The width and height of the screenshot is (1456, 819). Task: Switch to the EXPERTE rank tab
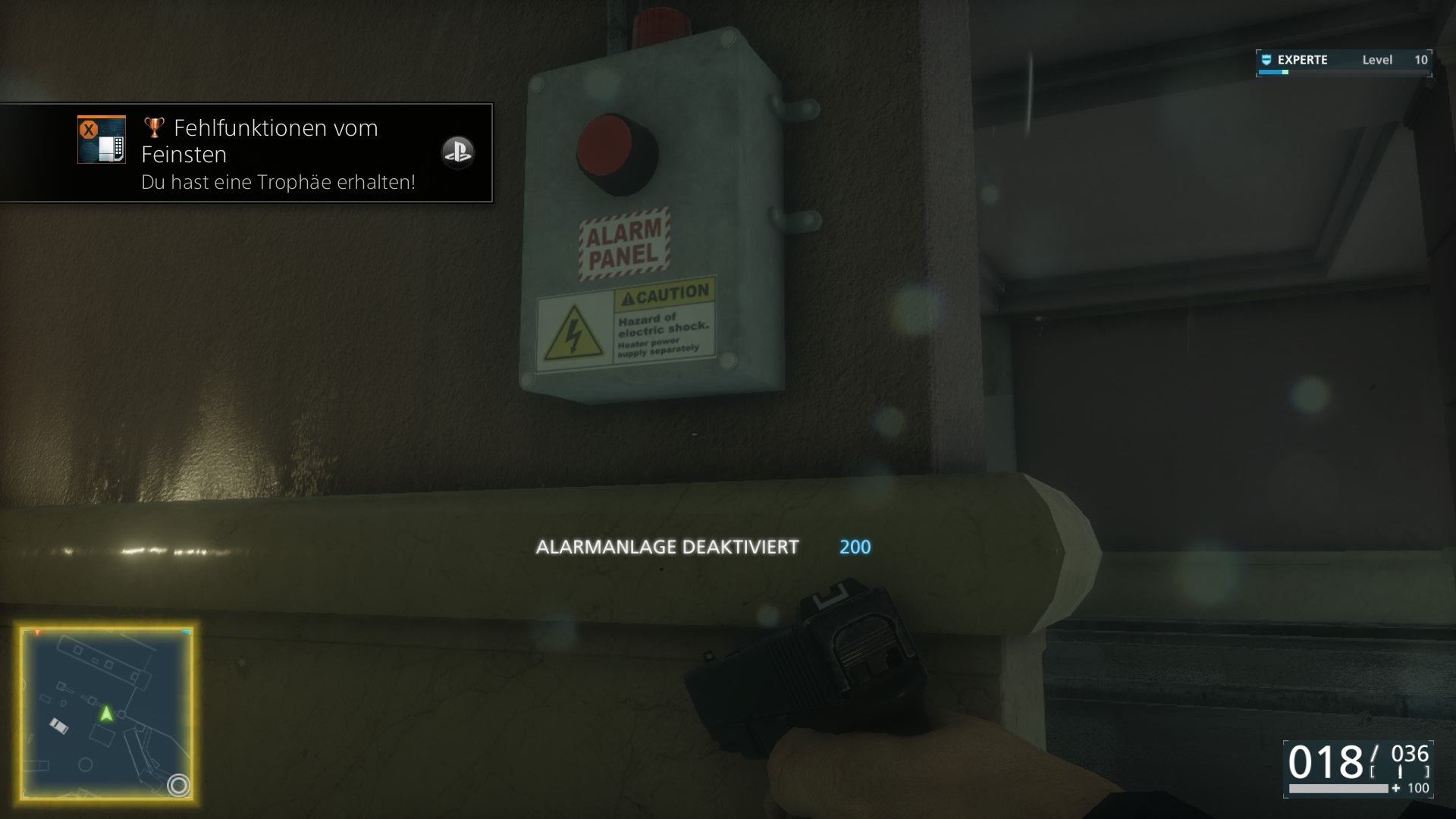[x=1301, y=60]
